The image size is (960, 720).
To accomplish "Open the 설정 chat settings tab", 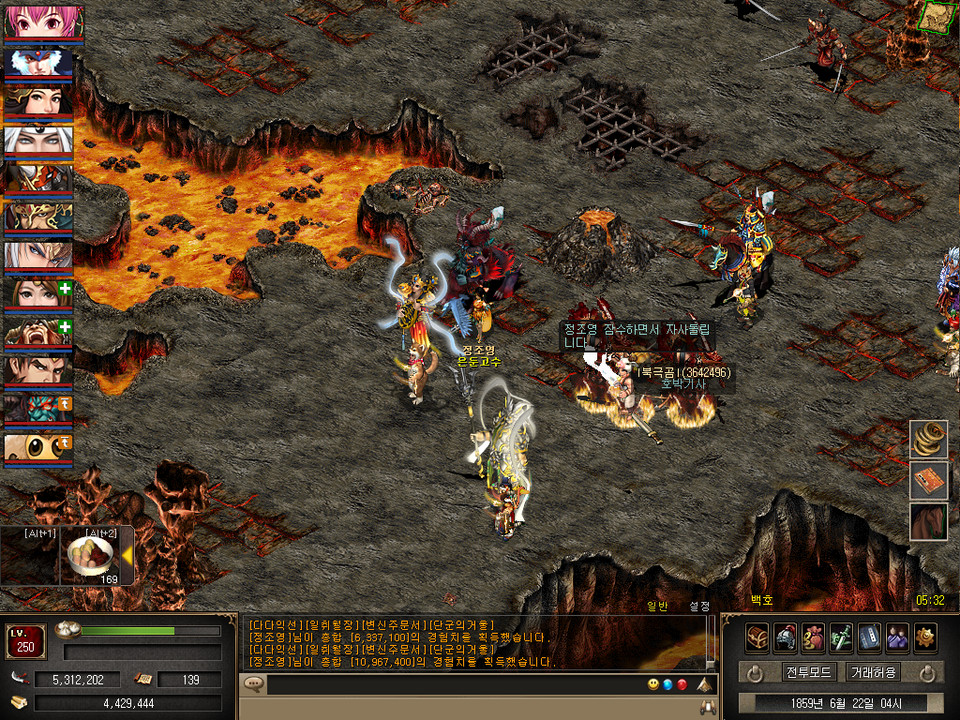I will [x=699, y=606].
